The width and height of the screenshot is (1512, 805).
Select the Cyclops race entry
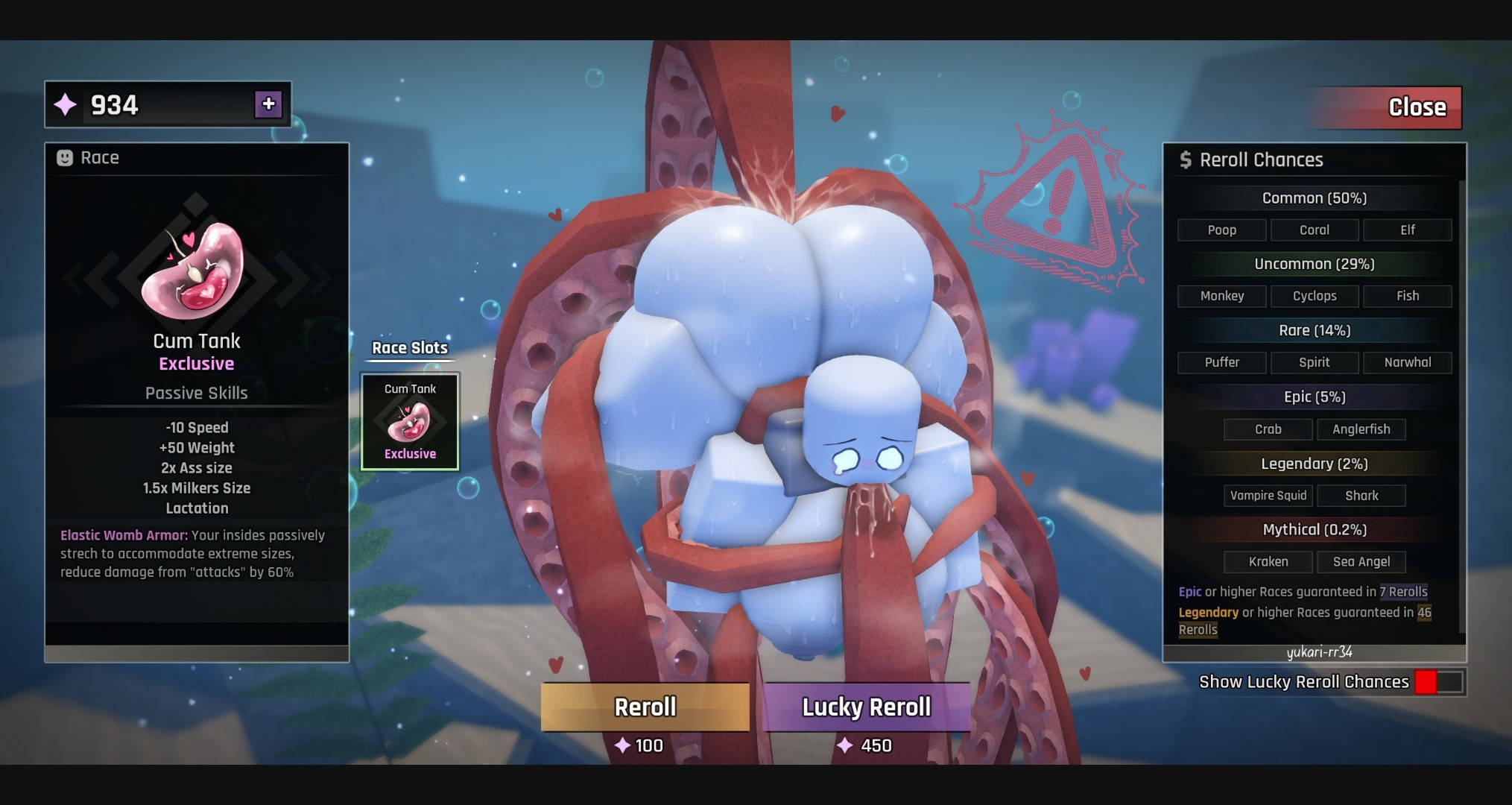pyautogui.click(x=1315, y=297)
